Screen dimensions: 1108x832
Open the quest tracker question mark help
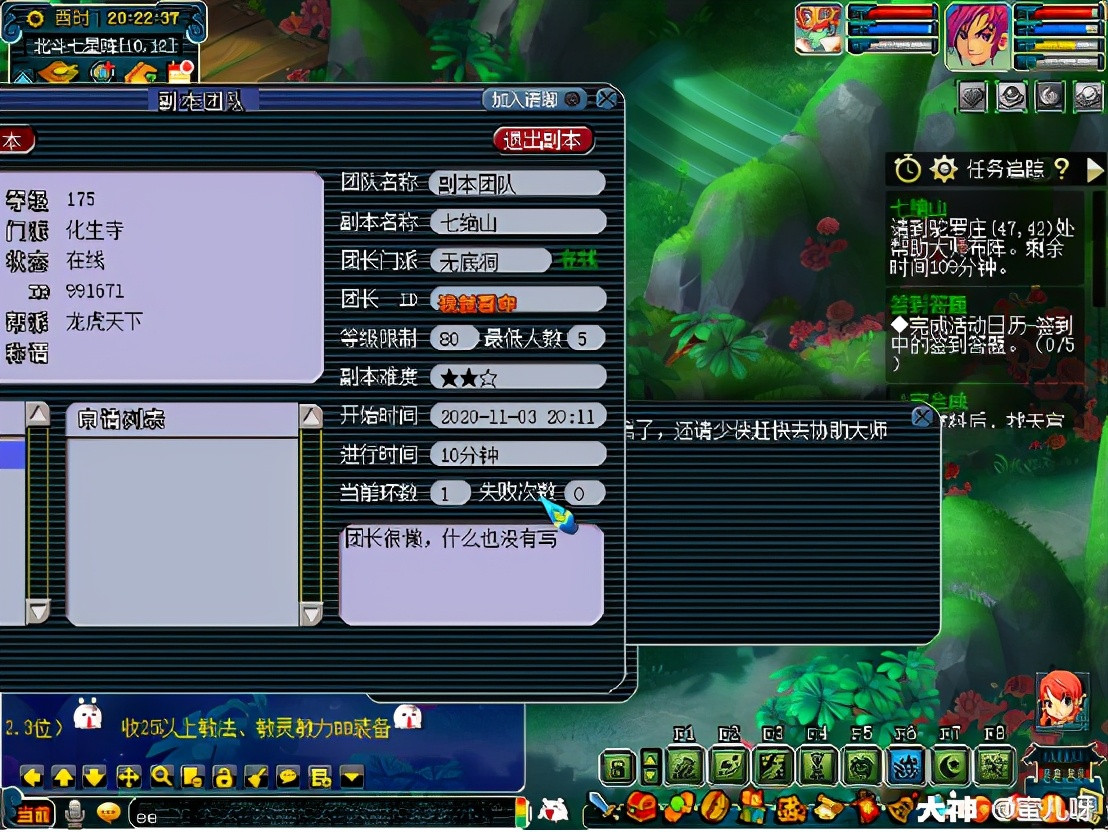click(1062, 169)
